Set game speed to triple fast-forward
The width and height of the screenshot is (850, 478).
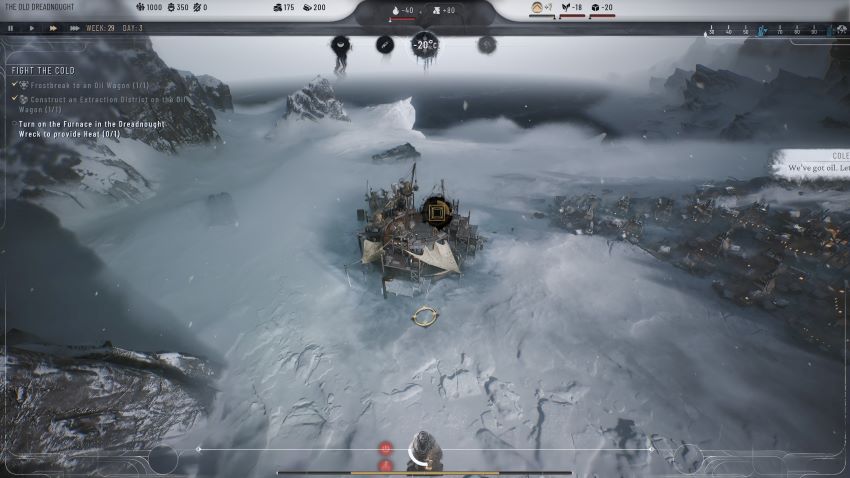(74, 28)
